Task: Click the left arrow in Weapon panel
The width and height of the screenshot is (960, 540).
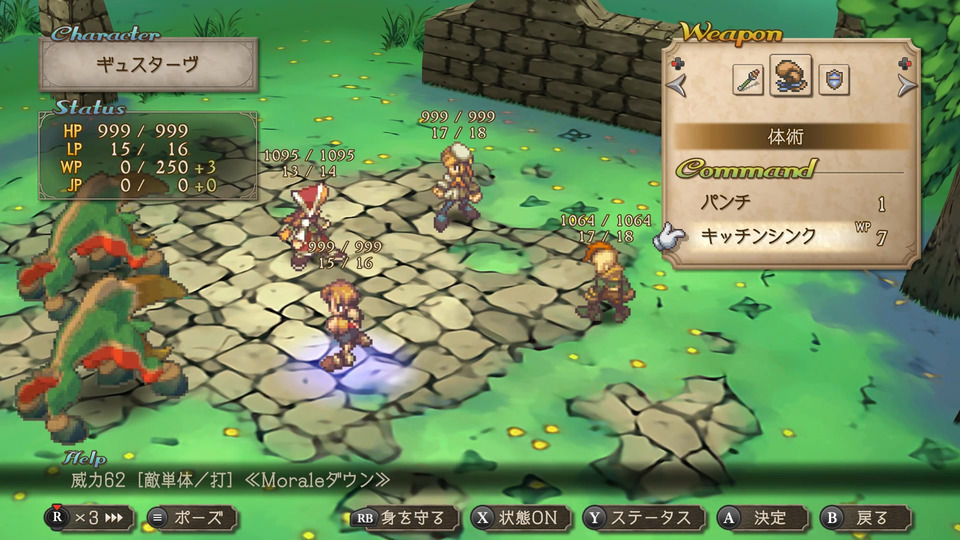Action: [679, 86]
